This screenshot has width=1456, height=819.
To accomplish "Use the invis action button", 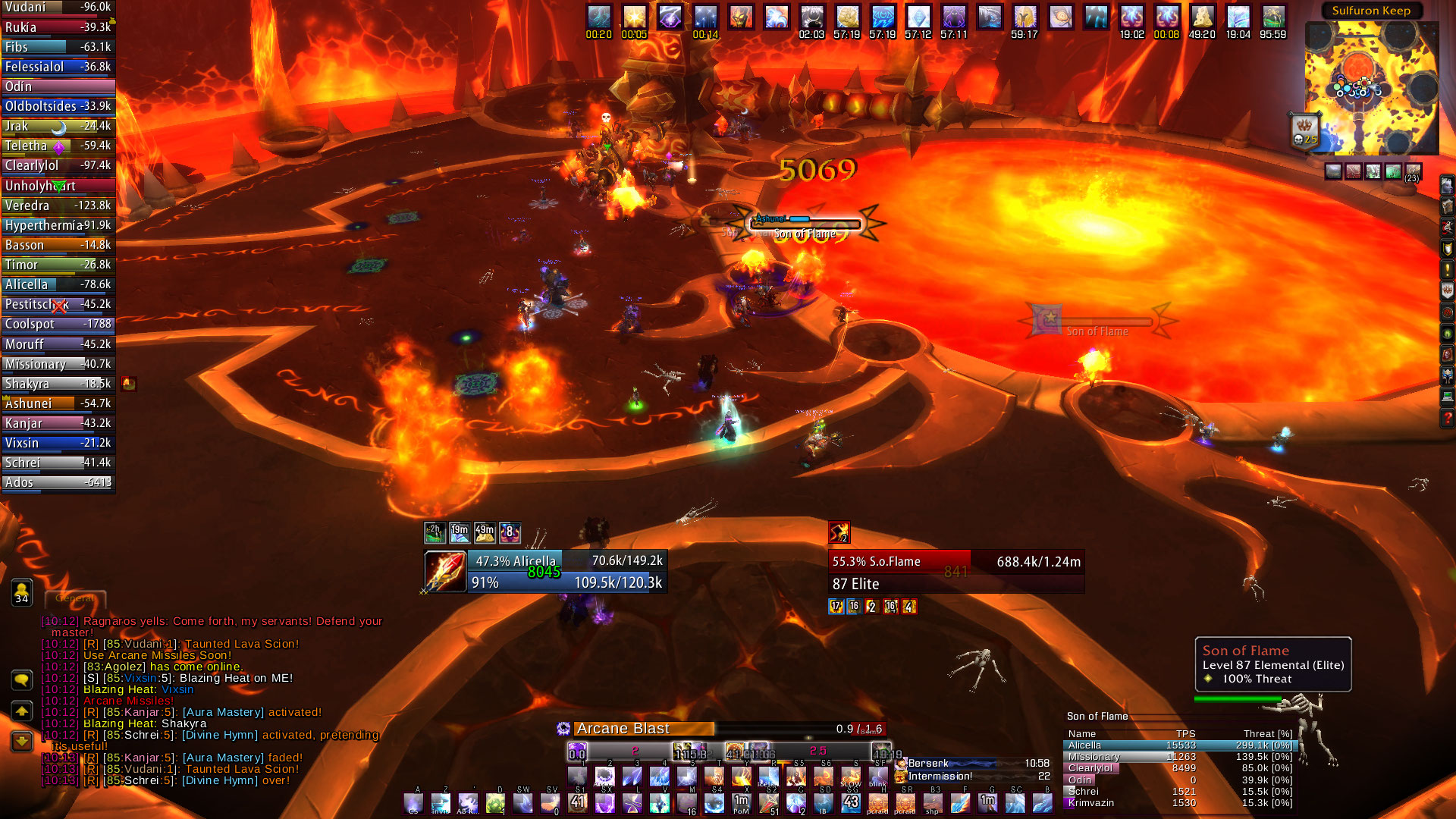I will pos(441,803).
